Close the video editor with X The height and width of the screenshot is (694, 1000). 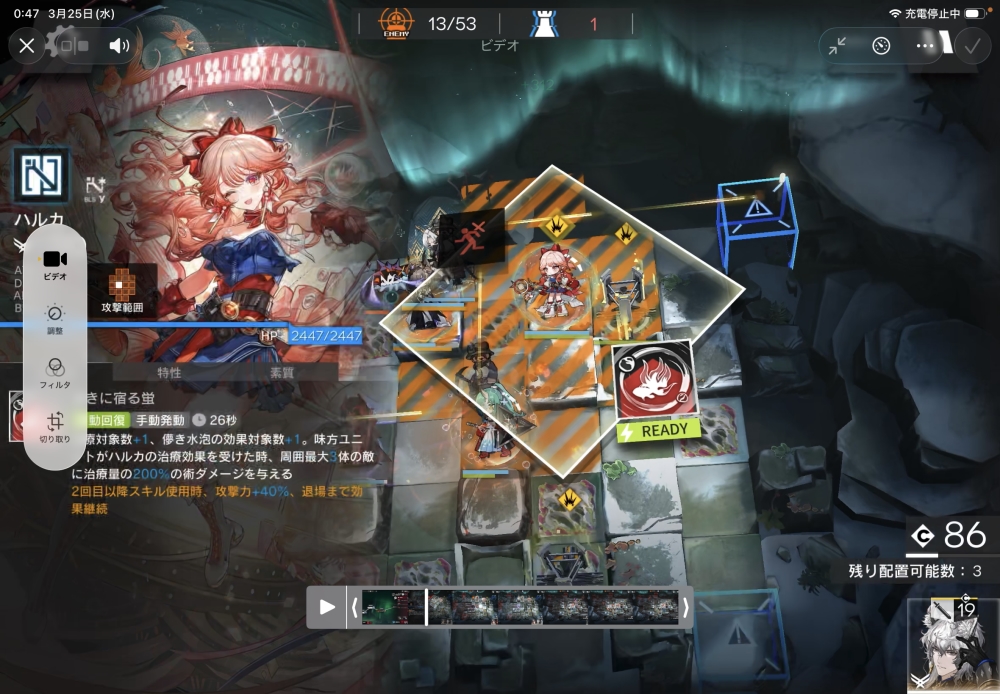pyautogui.click(x=27, y=45)
